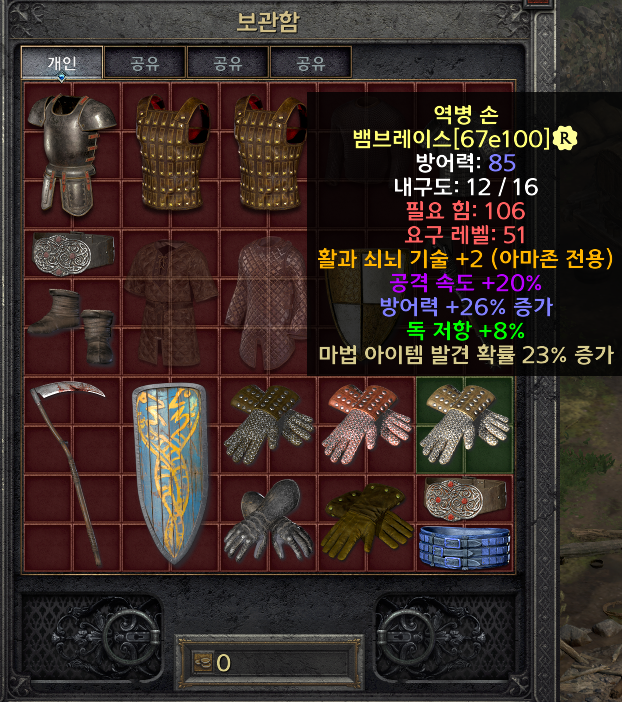
Task: Click the gold withdraw button
Action: (x=202, y=662)
